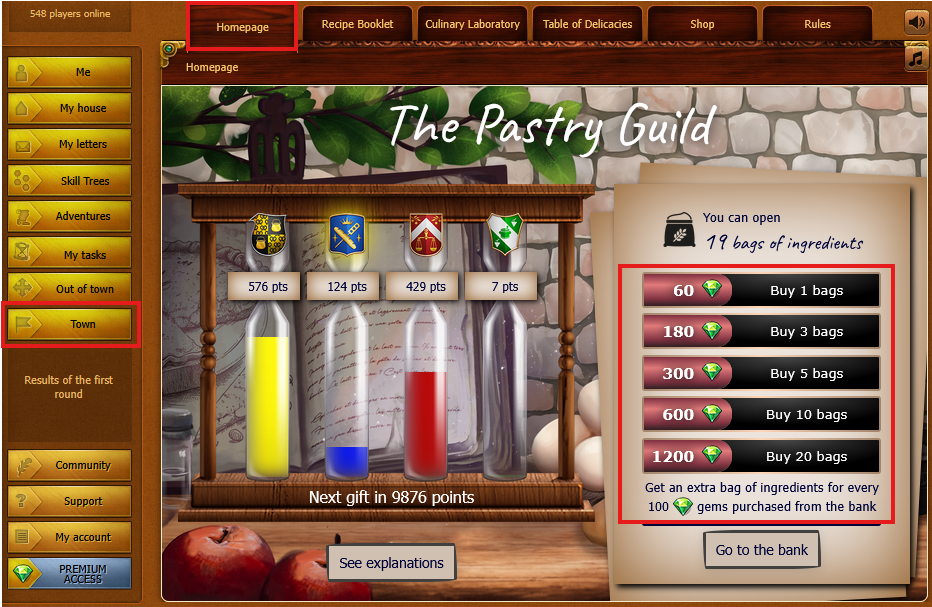
Task: Open the Me menu entry
Action: click(70, 72)
